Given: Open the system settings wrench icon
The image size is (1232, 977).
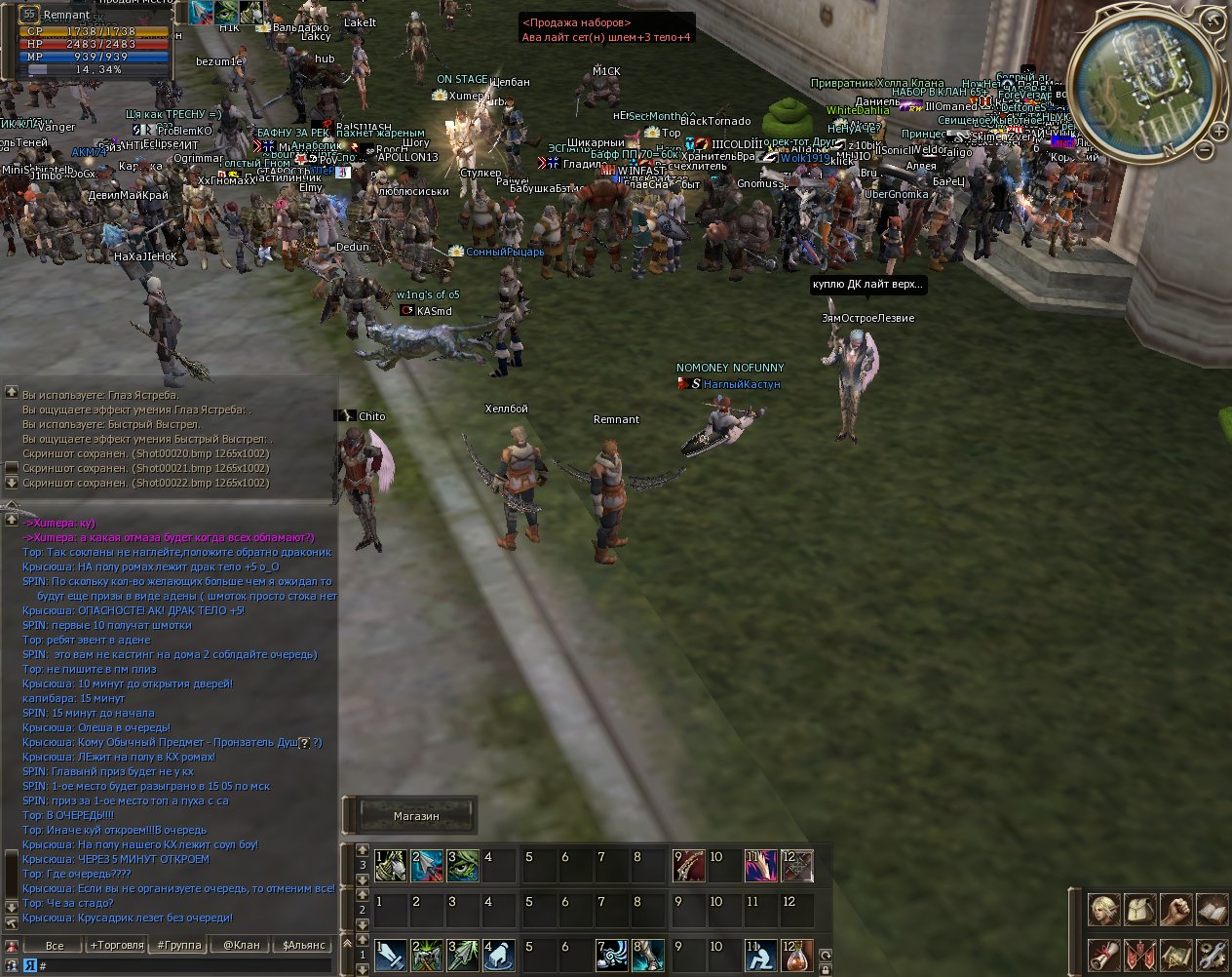Looking at the screenshot, I should [x=1212, y=954].
